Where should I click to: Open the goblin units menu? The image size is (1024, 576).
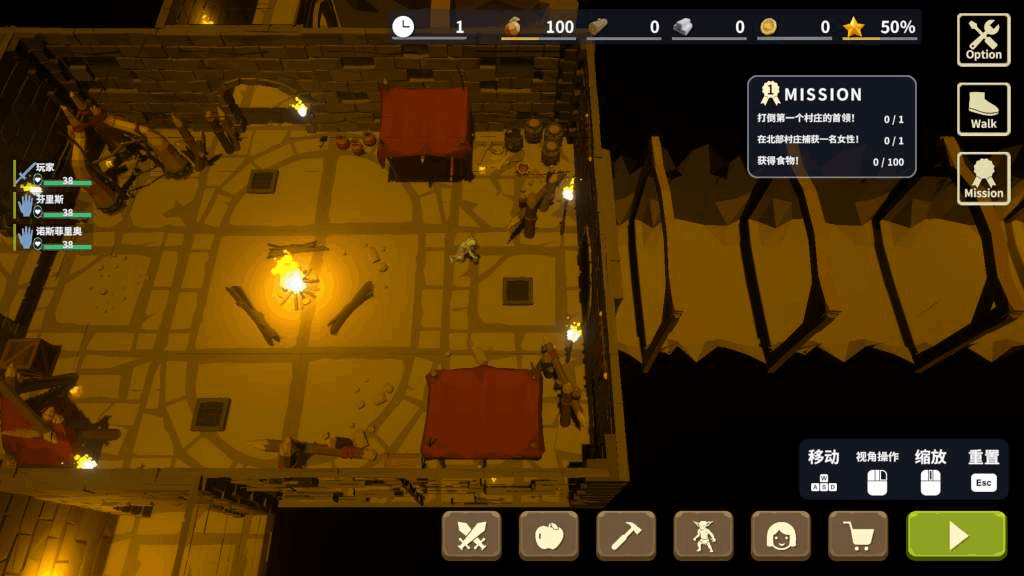click(x=703, y=536)
